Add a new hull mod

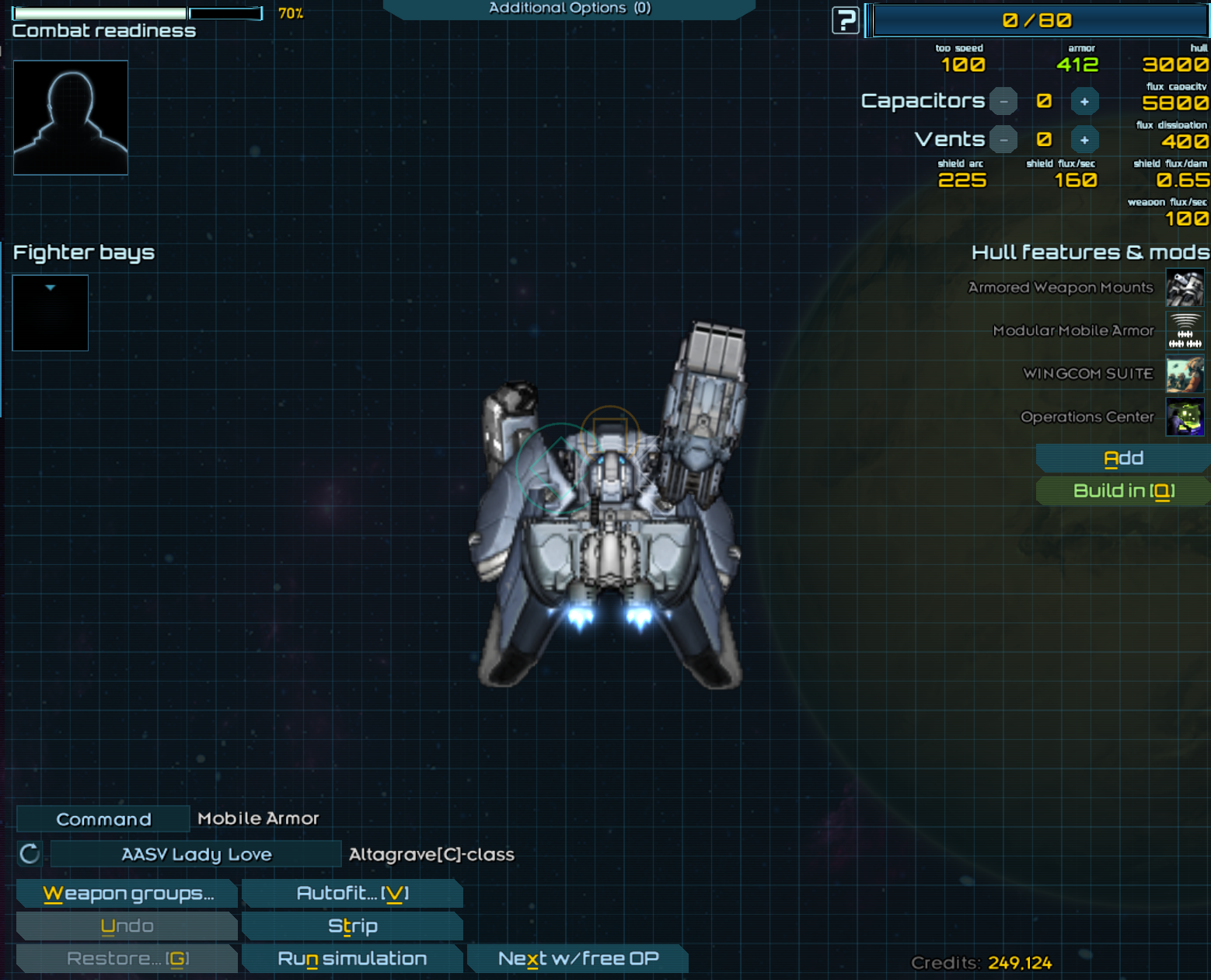coord(1123,459)
